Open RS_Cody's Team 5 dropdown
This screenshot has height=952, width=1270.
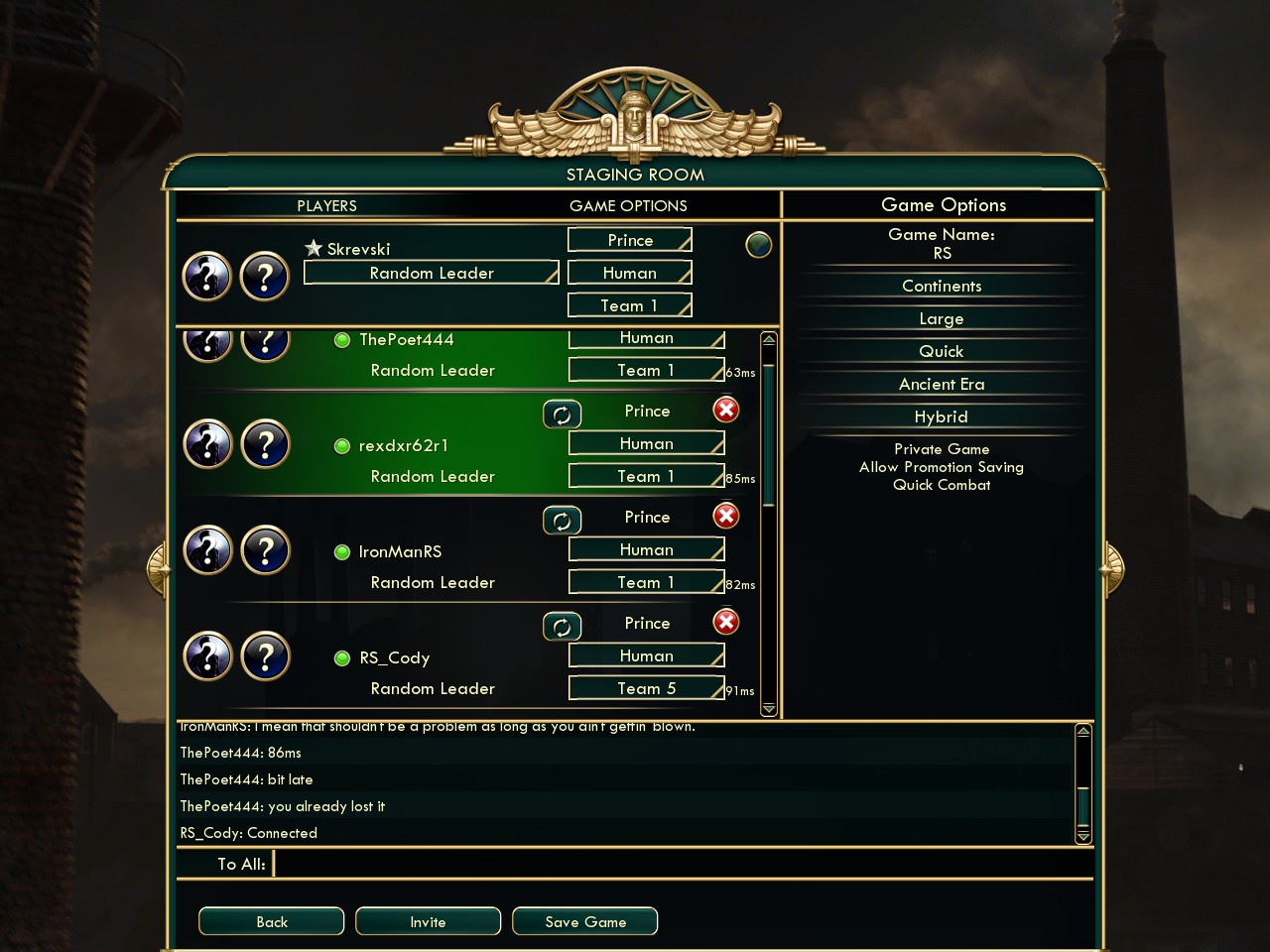coord(646,688)
